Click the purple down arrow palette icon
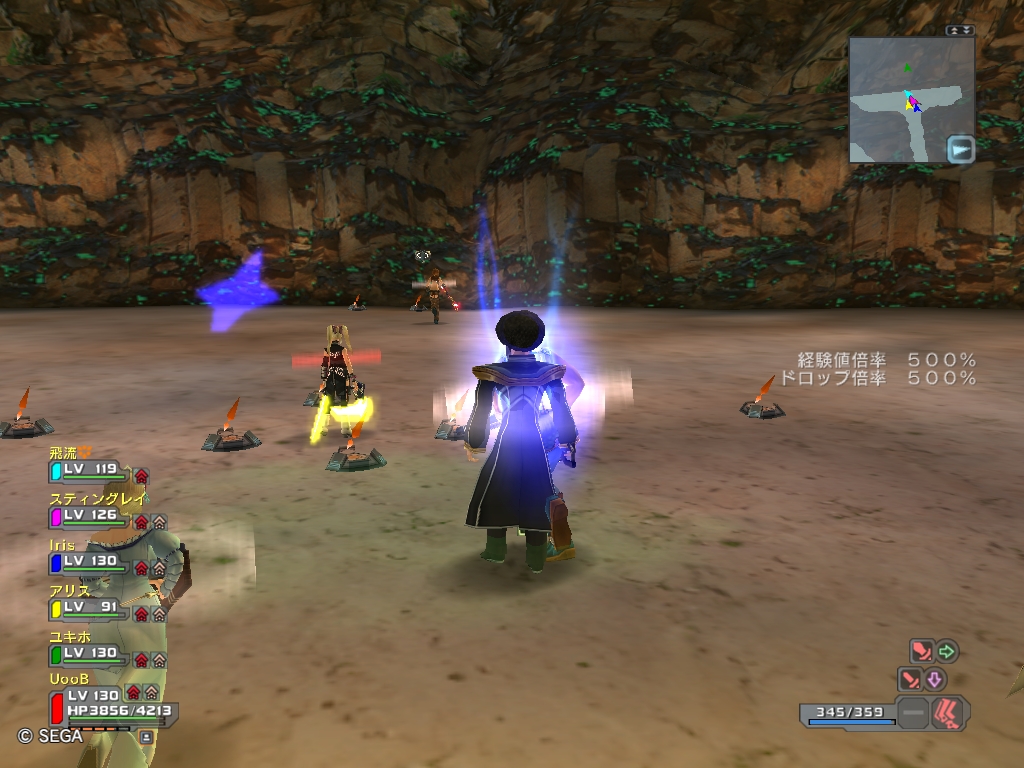Viewport: 1024px width, 768px height. (x=935, y=680)
